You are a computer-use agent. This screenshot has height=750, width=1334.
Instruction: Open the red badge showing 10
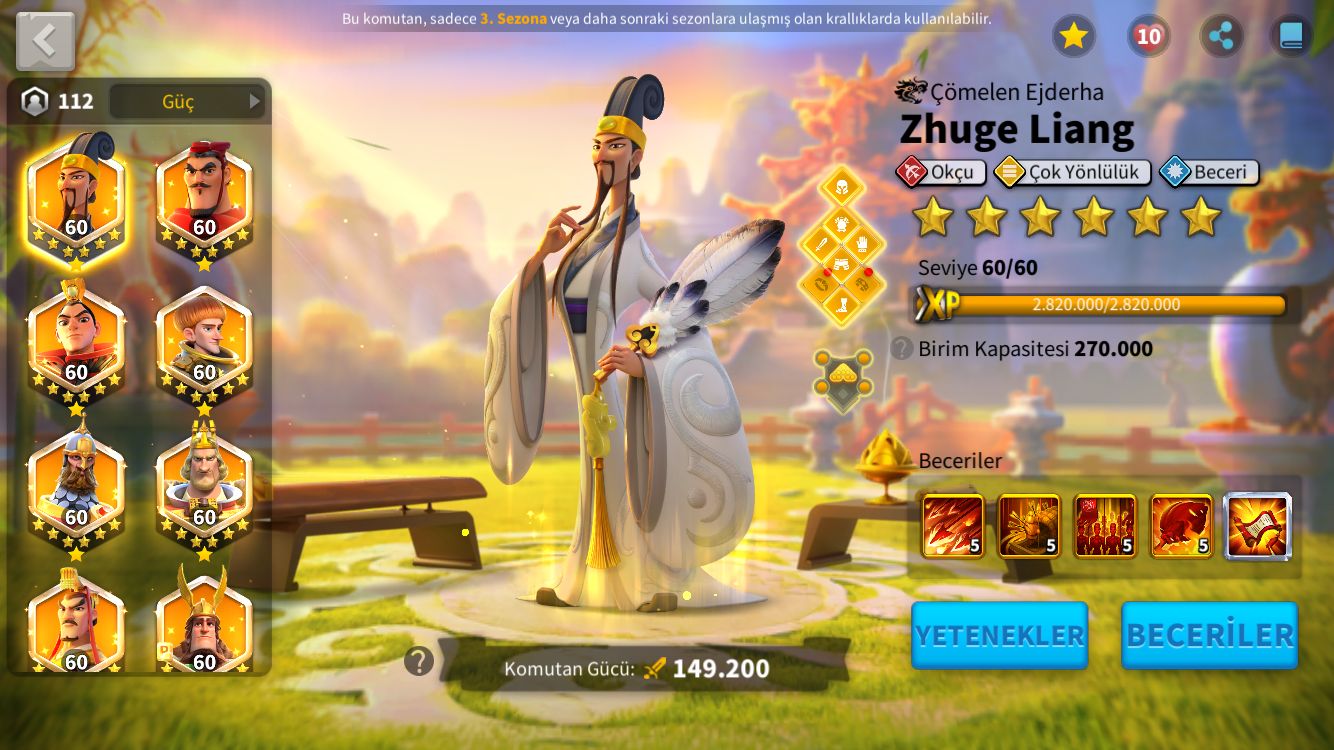[x=1148, y=36]
